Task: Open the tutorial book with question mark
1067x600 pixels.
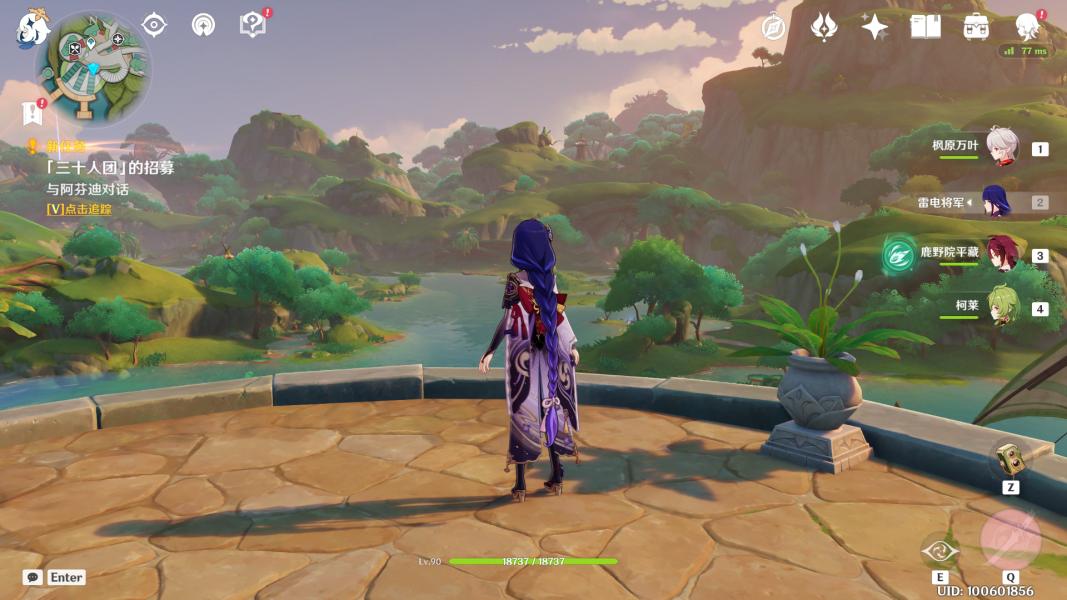Action: coord(254,25)
